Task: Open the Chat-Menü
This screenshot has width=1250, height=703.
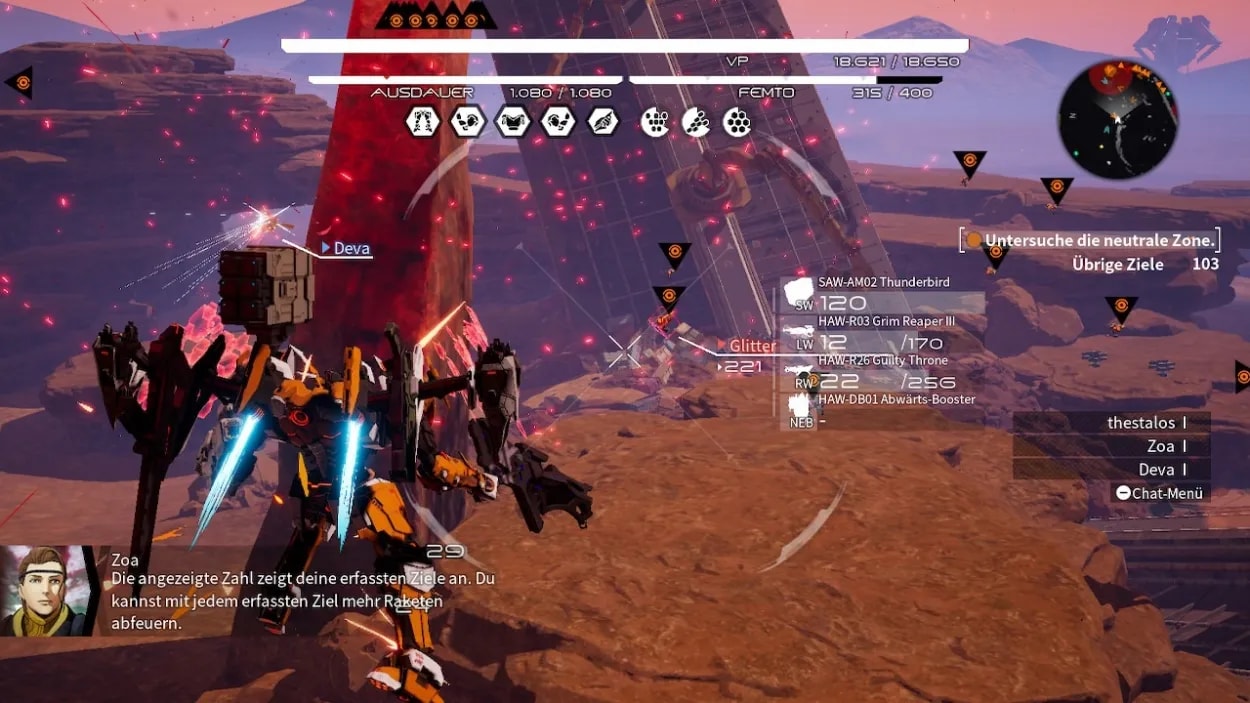Action: pos(1161,493)
